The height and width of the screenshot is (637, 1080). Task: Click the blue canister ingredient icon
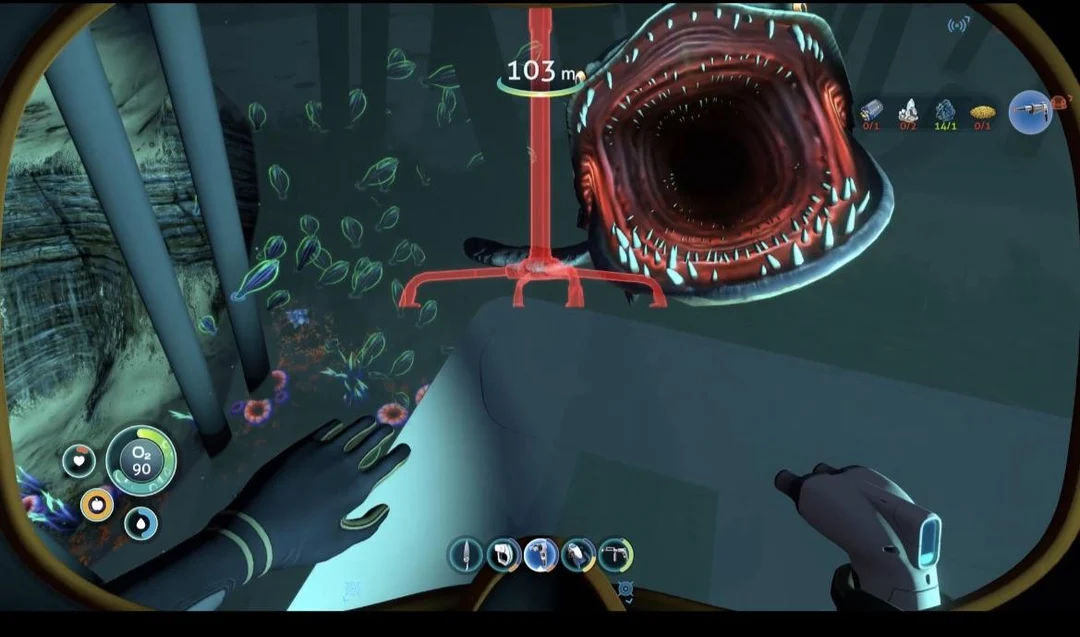pyautogui.click(x=871, y=111)
